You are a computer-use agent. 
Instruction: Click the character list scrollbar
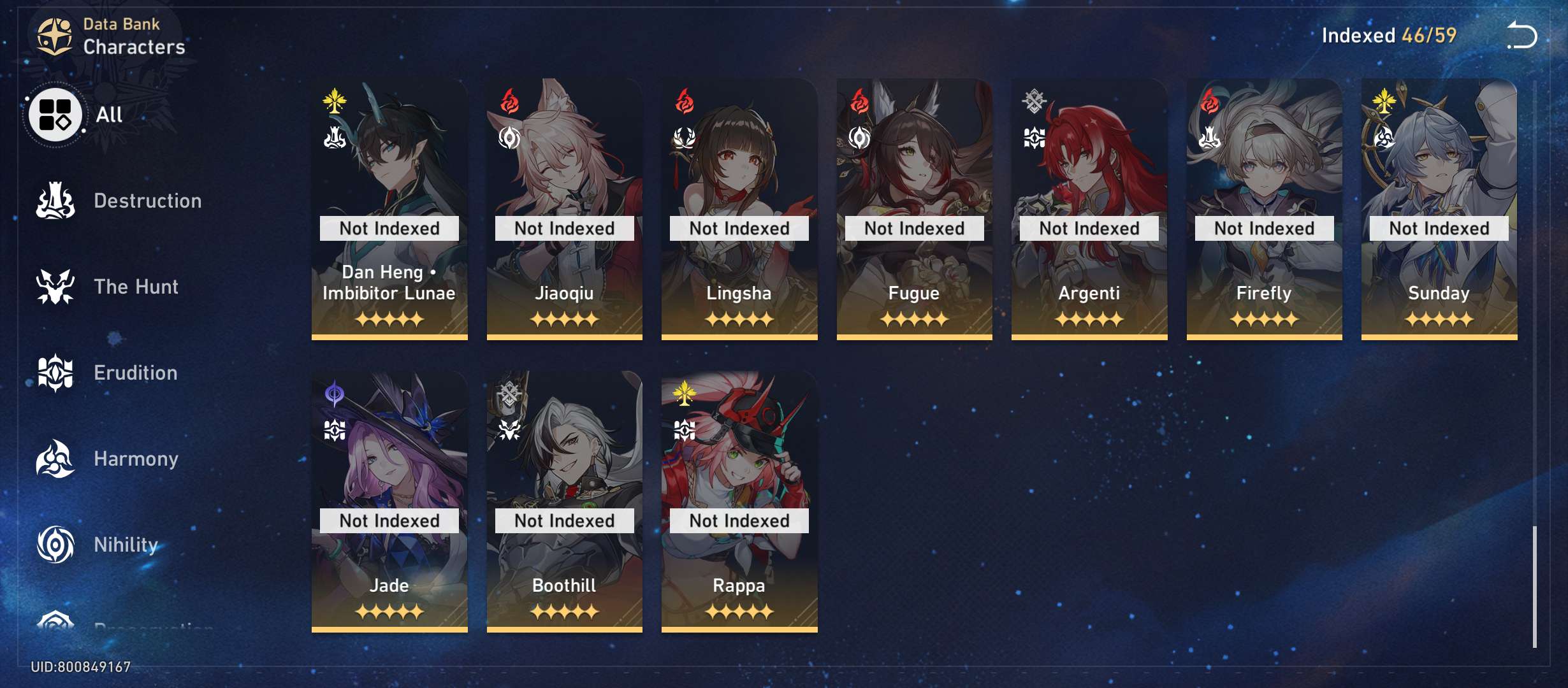pos(1535,586)
